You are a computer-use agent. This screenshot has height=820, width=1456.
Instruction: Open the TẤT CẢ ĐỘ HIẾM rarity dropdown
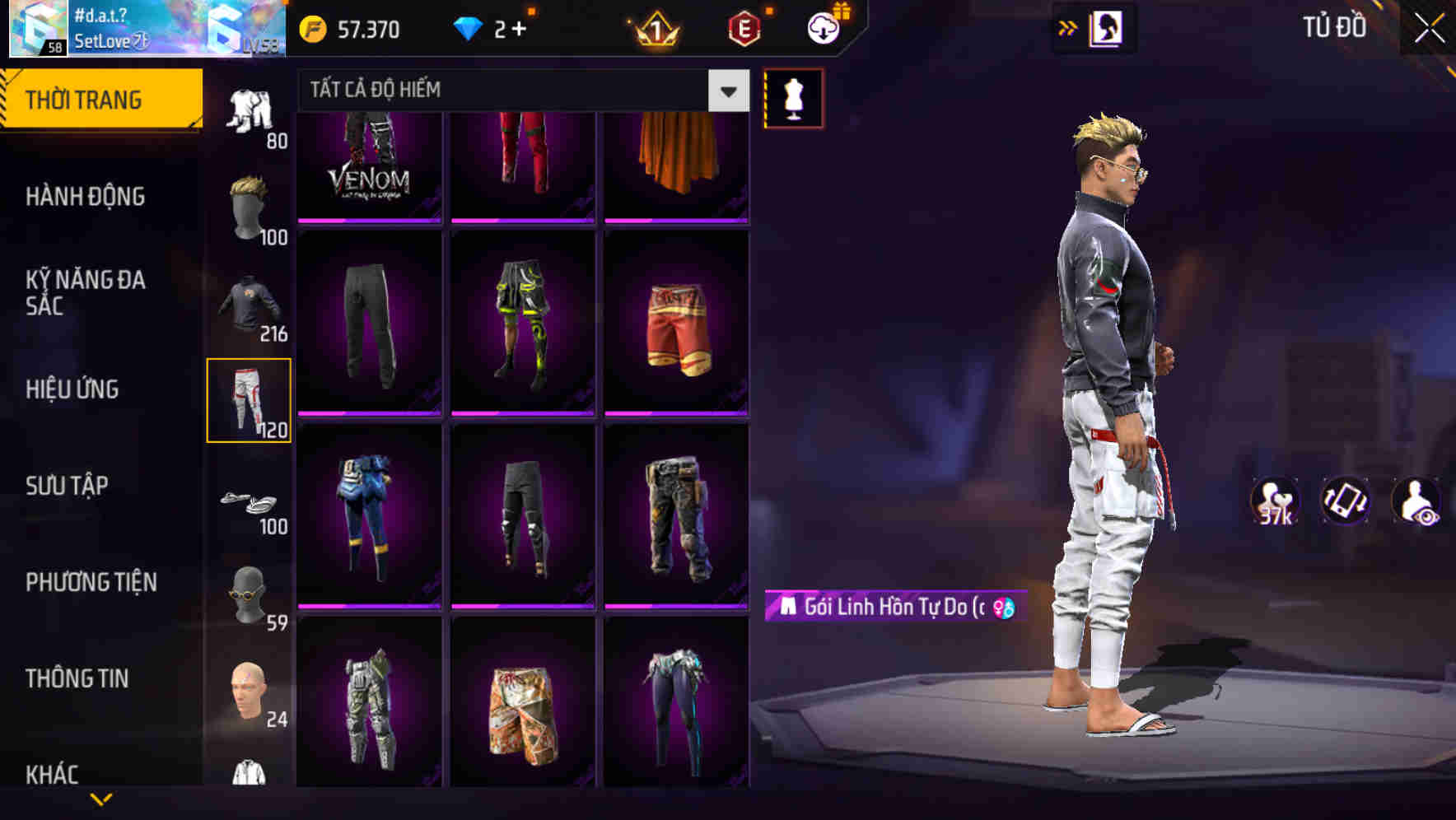pyautogui.click(x=511, y=91)
